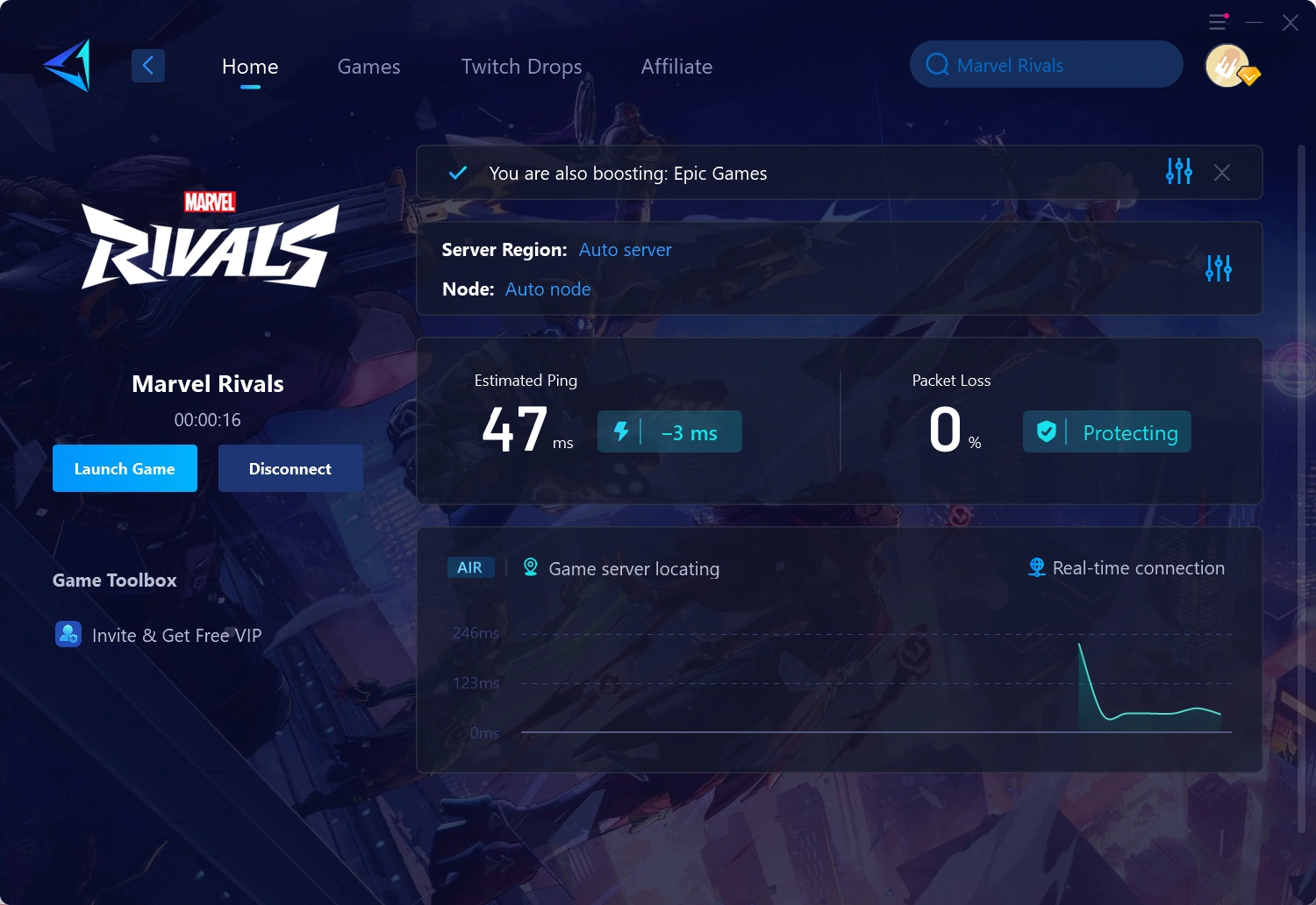
Task: Click the Launch Game button
Action: coord(125,468)
